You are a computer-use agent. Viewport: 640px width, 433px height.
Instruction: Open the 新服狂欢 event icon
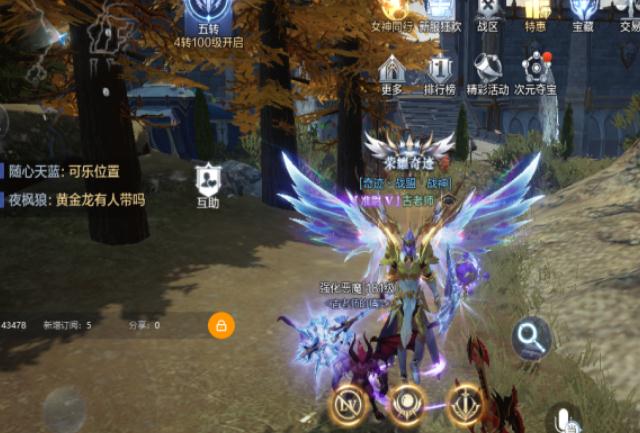click(439, 12)
